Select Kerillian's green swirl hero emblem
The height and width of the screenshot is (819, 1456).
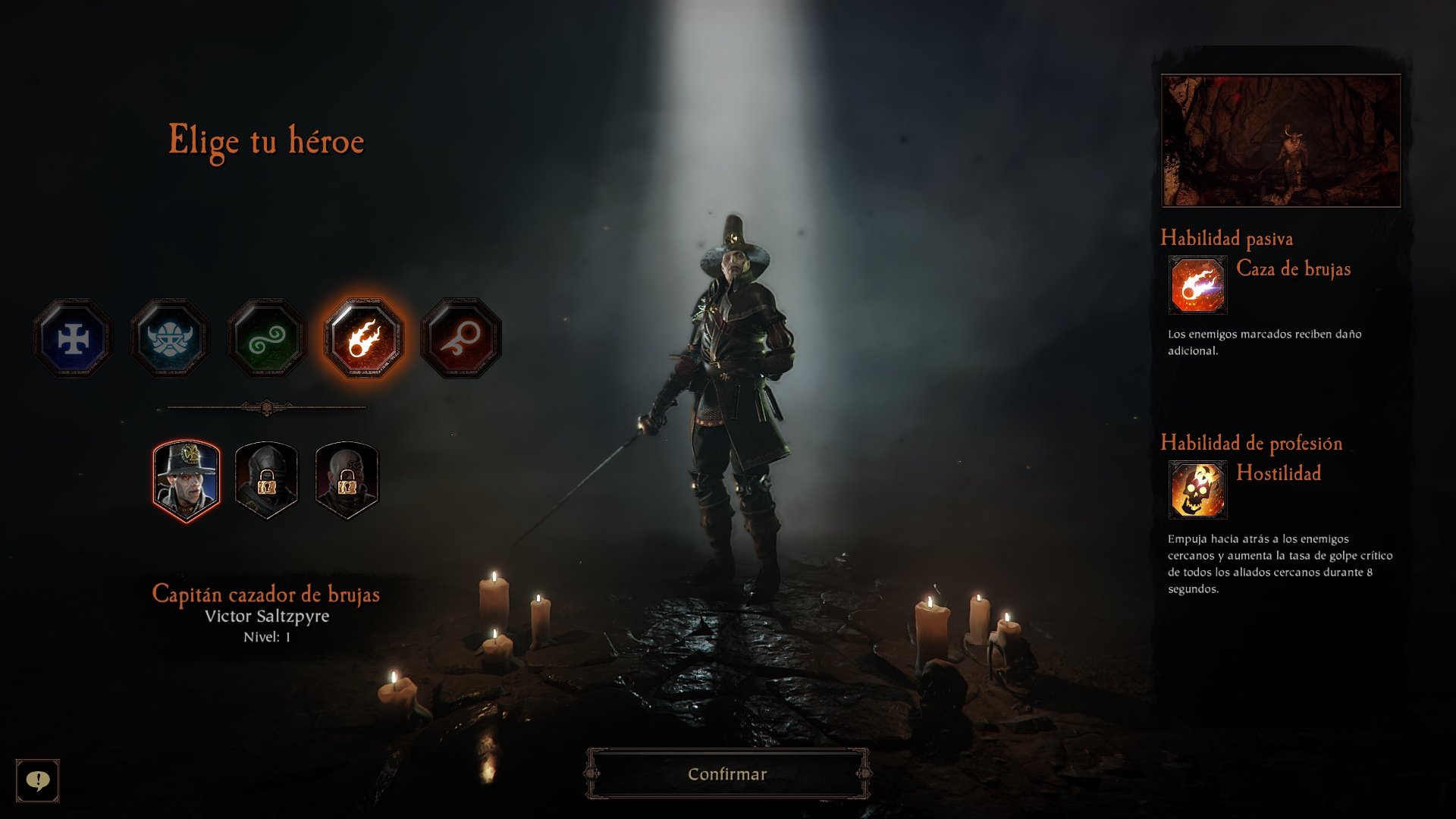tap(267, 339)
